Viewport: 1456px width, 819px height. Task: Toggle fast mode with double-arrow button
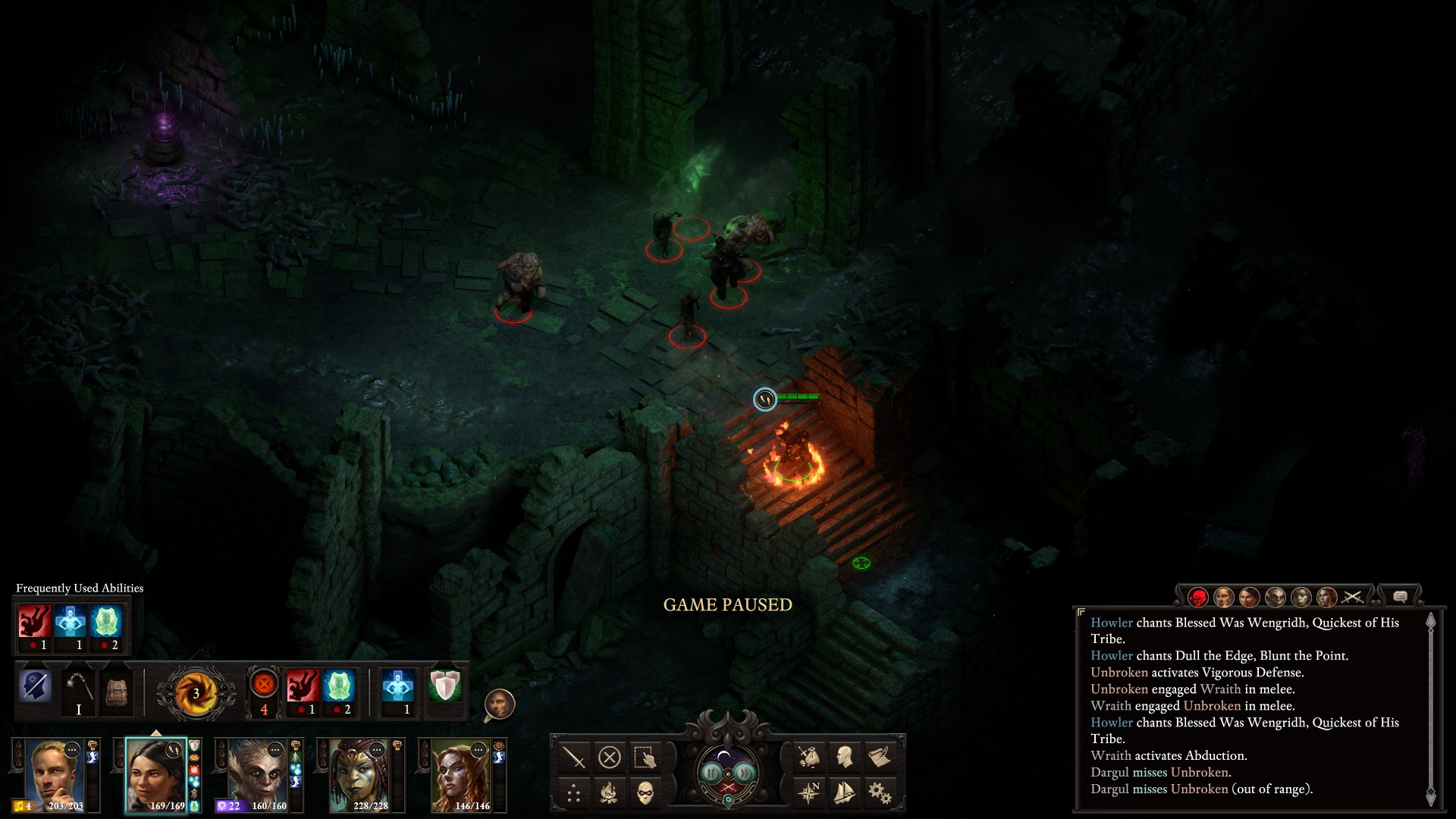pyautogui.click(x=745, y=772)
